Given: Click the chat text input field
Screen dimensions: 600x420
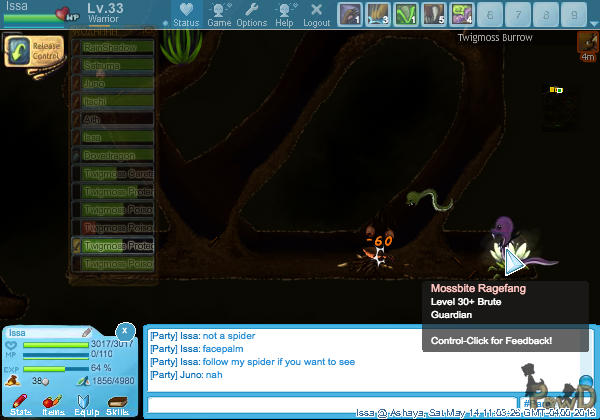Looking at the screenshot, I should [330, 403].
